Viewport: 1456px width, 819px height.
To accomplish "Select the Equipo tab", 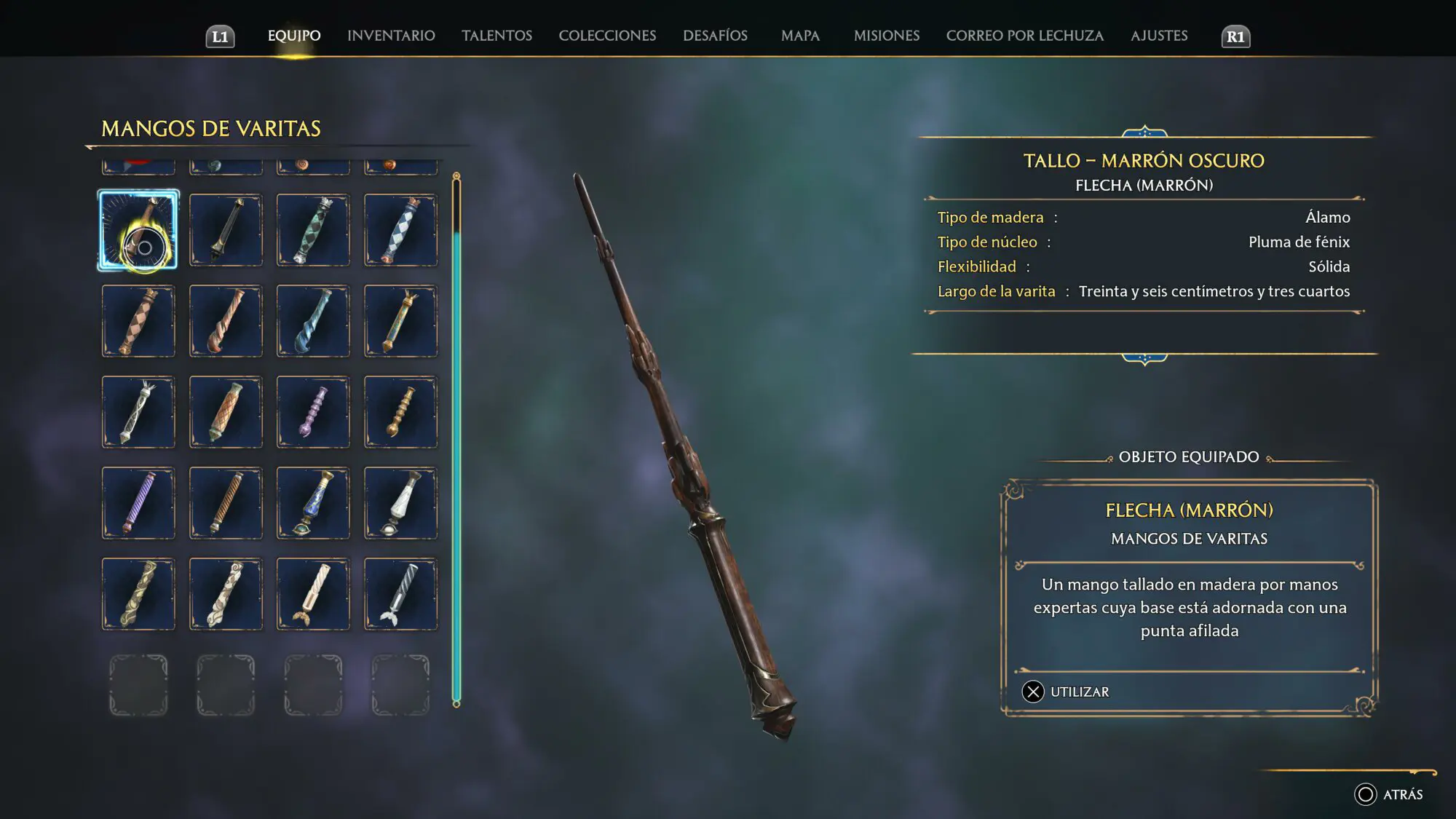I will click(x=294, y=36).
